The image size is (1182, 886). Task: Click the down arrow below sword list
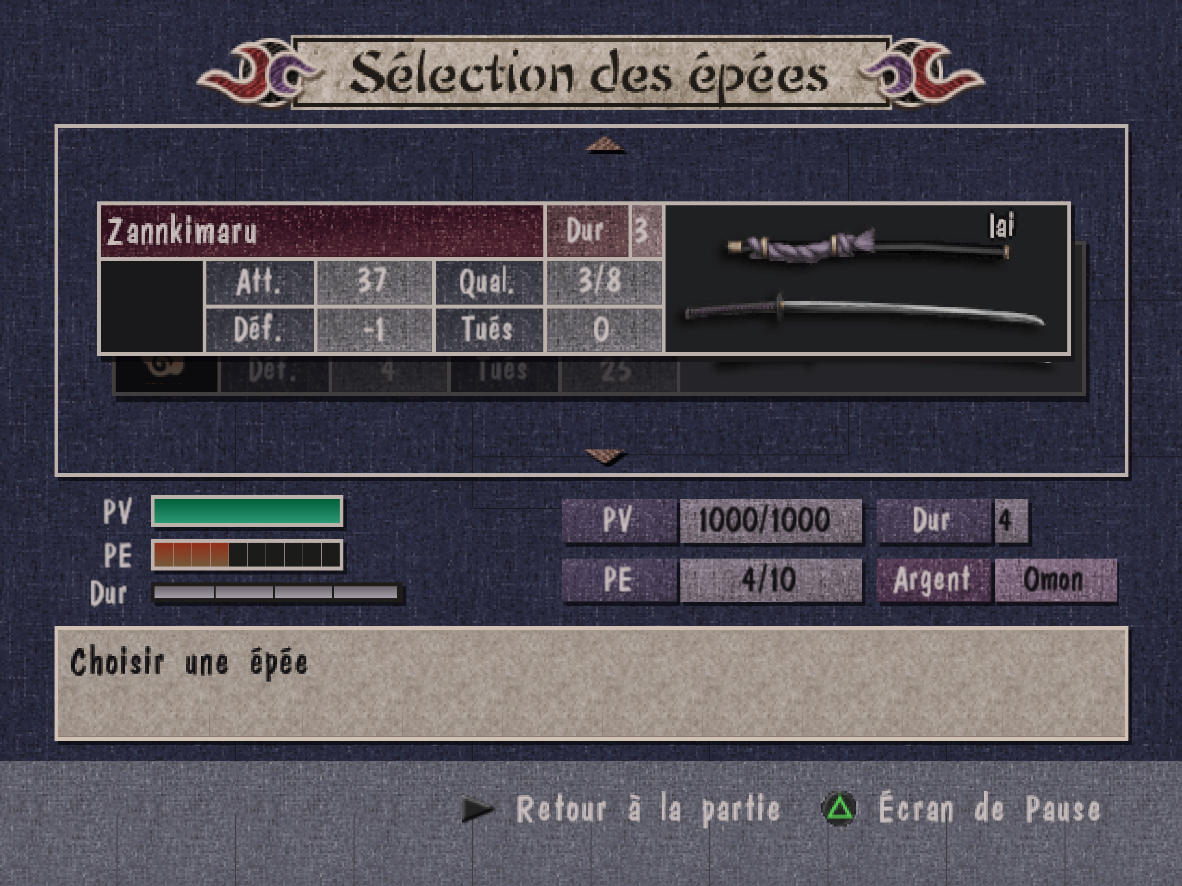[605, 457]
